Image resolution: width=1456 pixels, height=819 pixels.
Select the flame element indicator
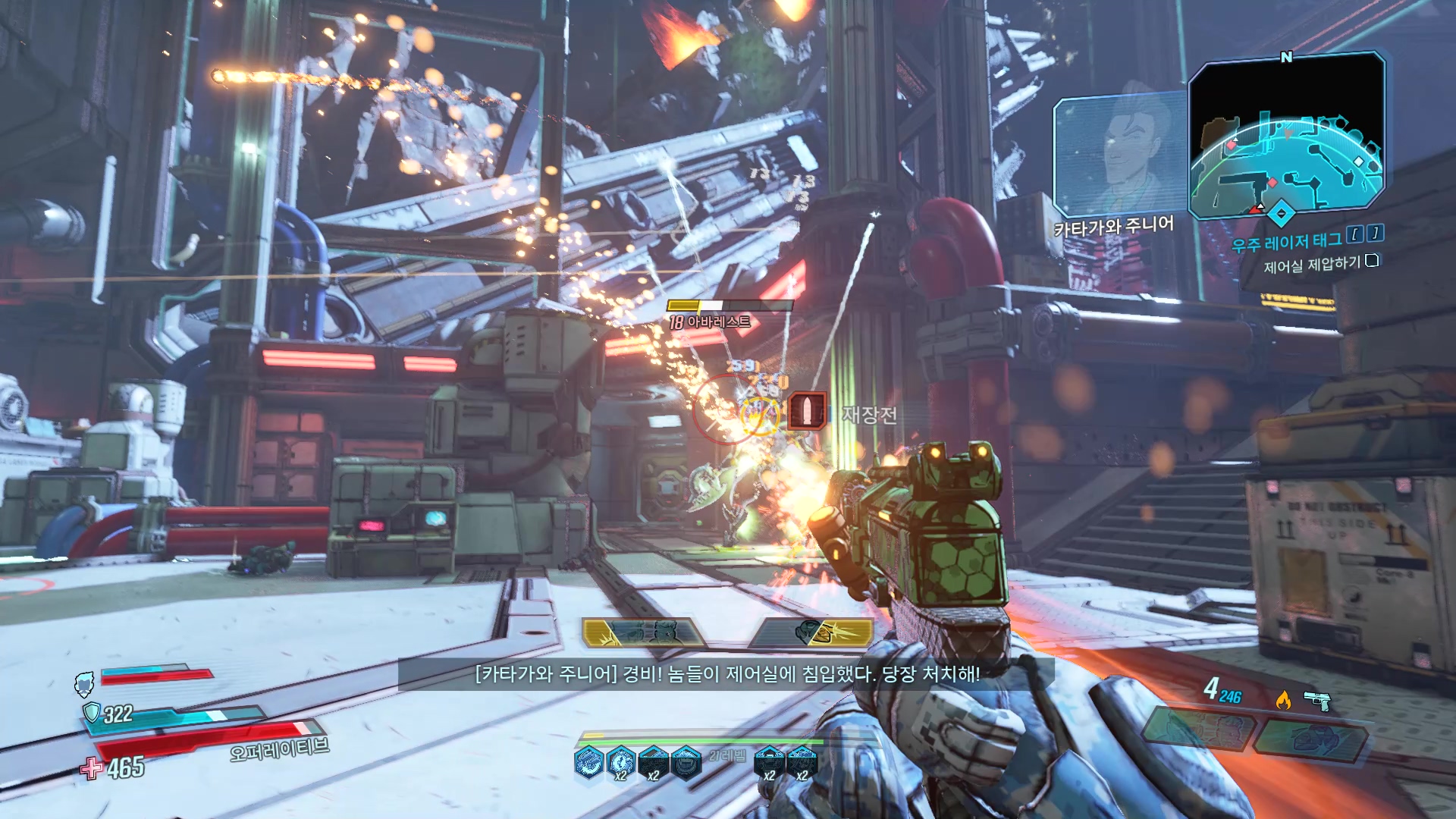pyautogui.click(x=1283, y=701)
